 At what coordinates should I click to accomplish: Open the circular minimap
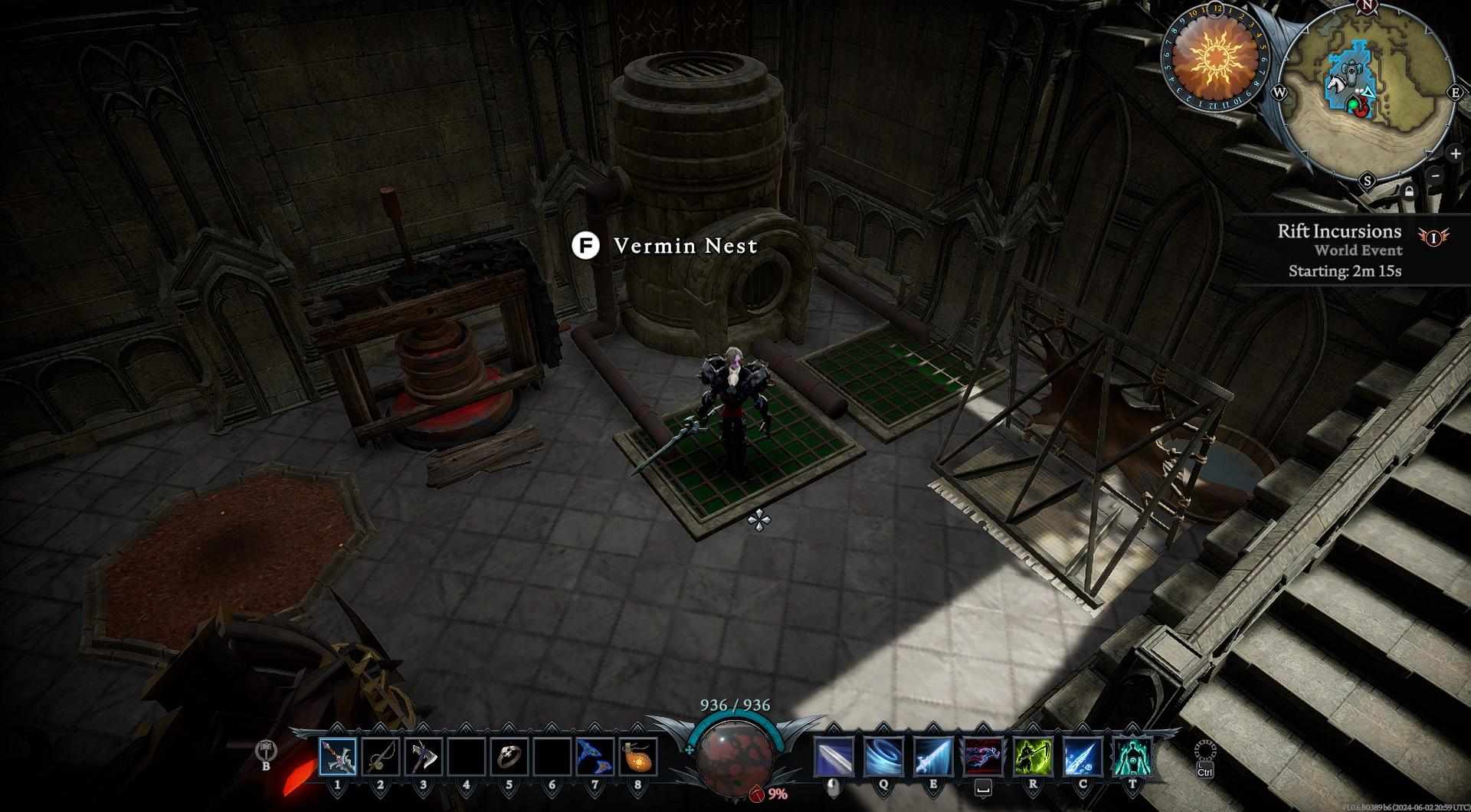[1367, 92]
